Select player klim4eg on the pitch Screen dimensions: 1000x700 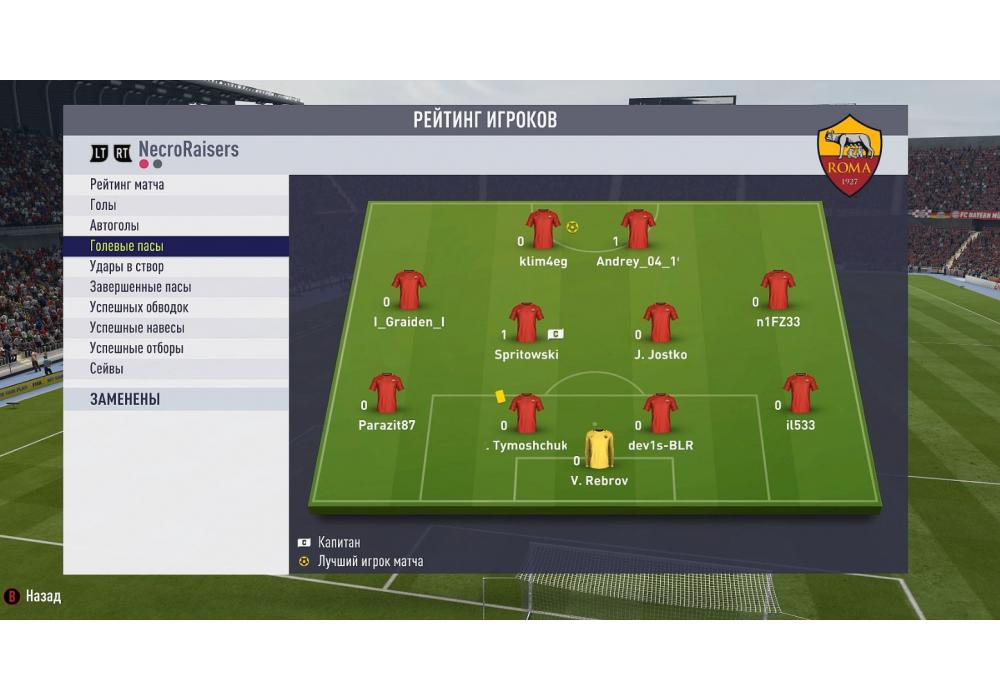pos(543,230)
